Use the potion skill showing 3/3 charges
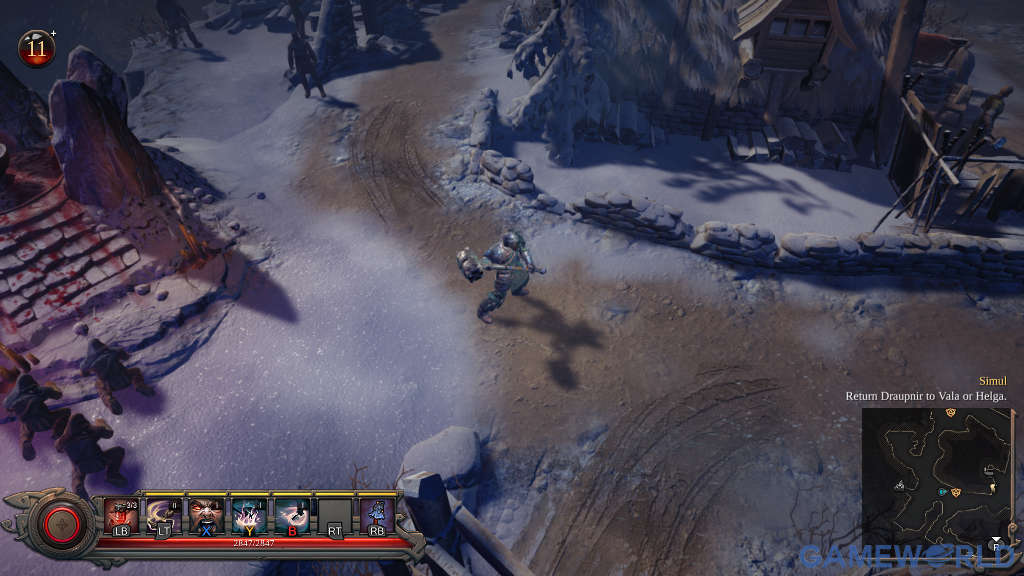This screenshot has width=1024, height=576. pyautogui.click(x=121, y=514)
